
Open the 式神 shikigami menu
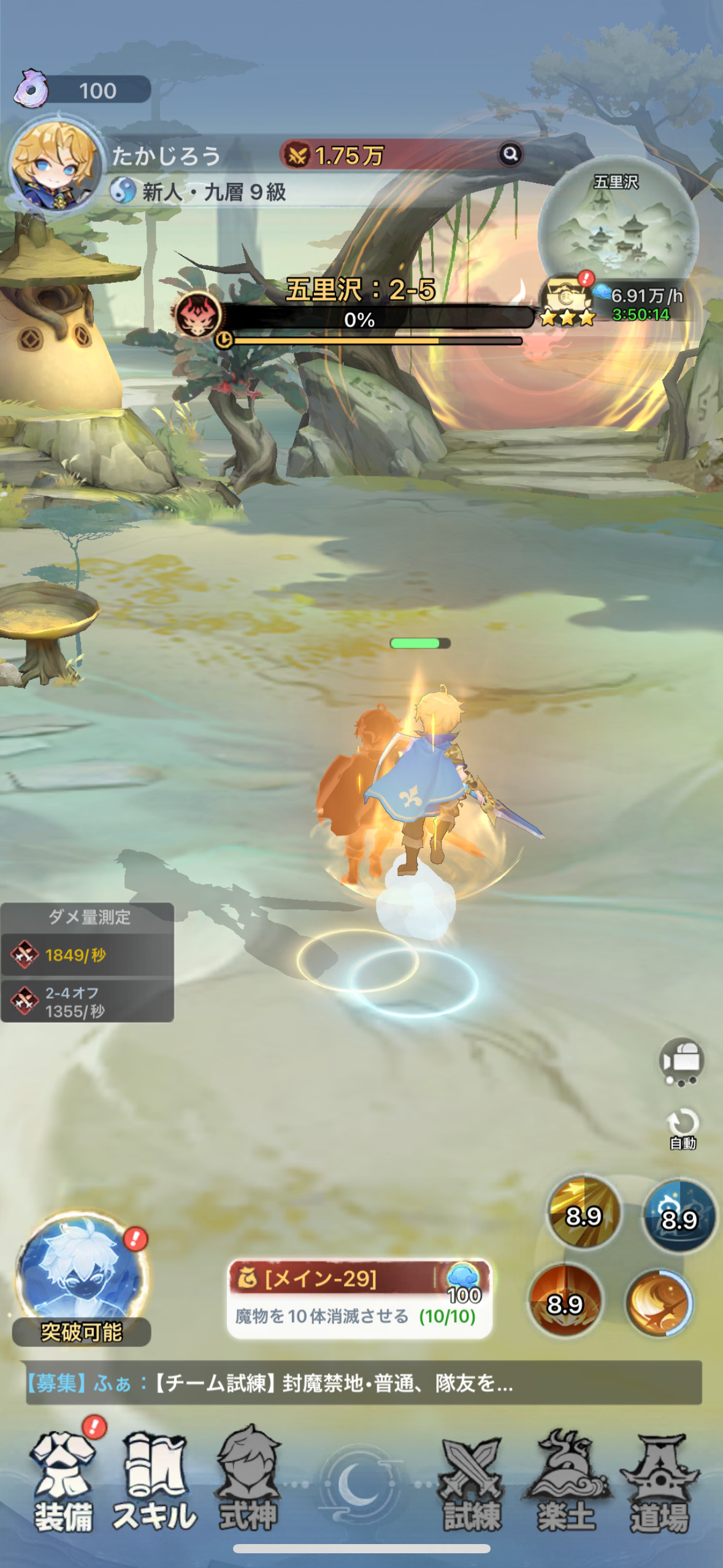pyautogui.click(x=248, y=1482)
